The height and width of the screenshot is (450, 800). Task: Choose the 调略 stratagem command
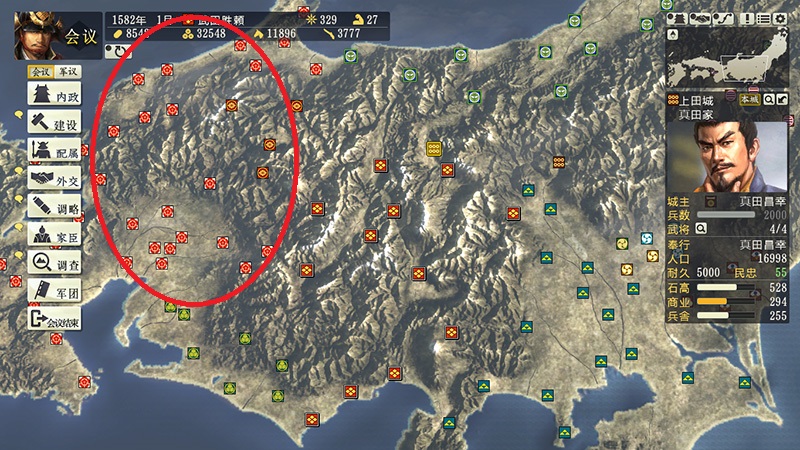pos(56,208)
